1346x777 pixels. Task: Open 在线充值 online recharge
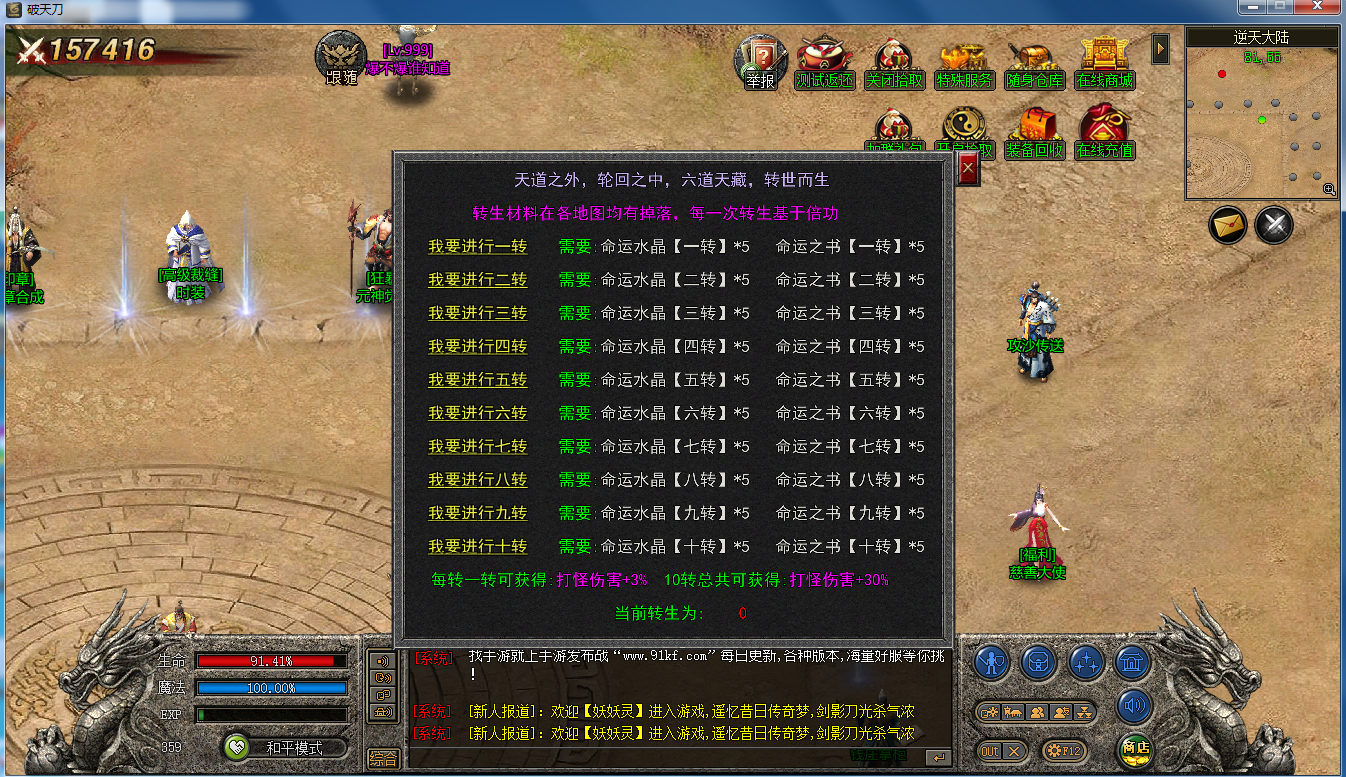[1104, 133]
